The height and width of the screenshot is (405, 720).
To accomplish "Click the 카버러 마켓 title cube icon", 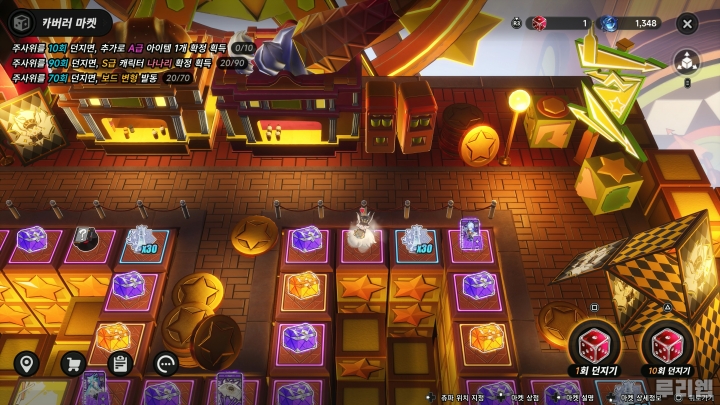I will (x=18, y=21).
